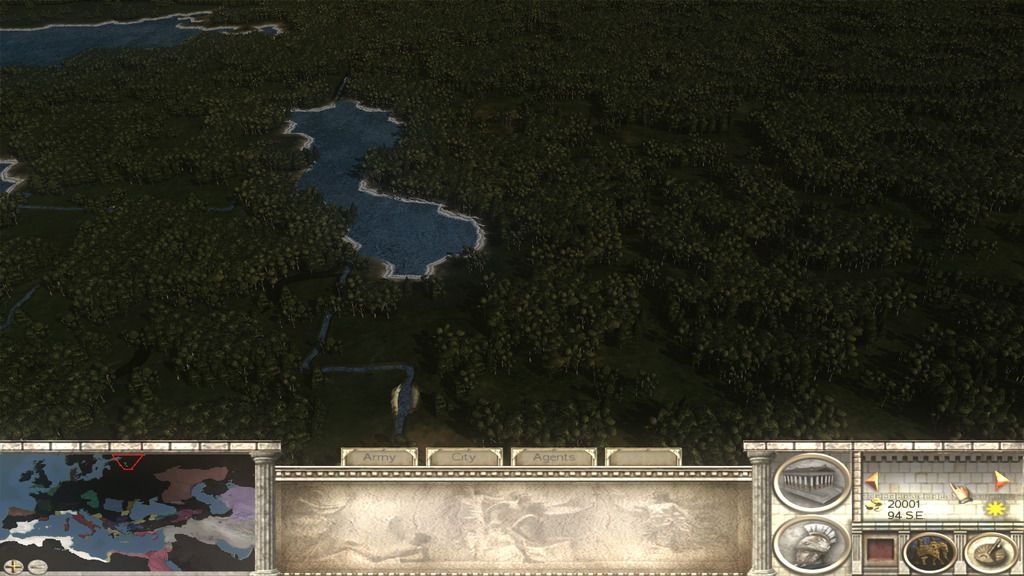Click the yellow sun season icon

point(994,509)
